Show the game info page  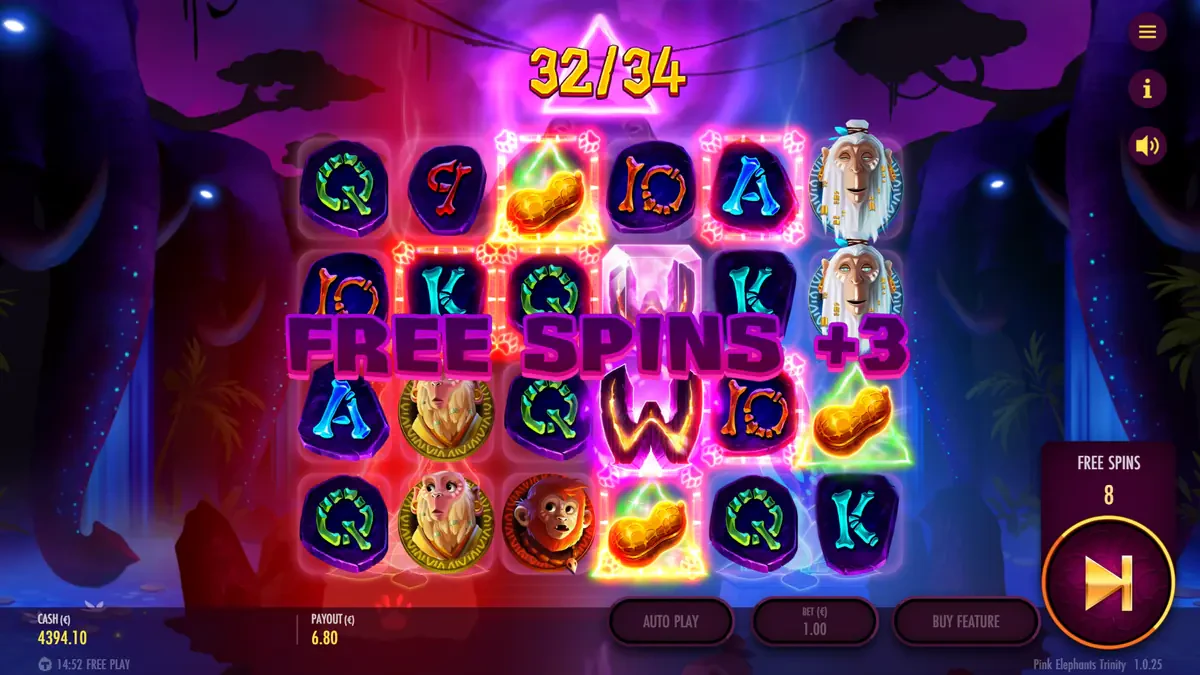(x=1147, y=89)
